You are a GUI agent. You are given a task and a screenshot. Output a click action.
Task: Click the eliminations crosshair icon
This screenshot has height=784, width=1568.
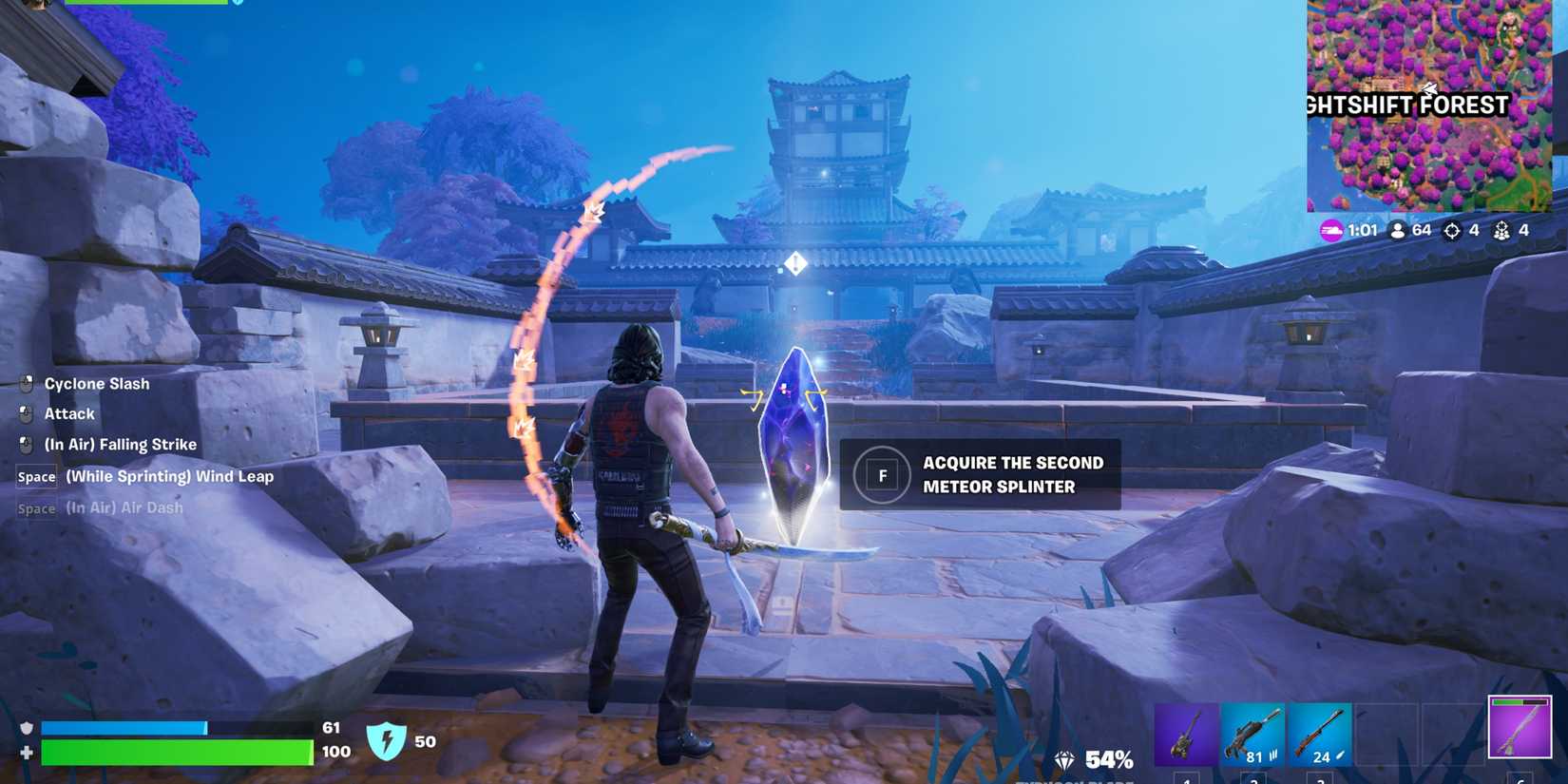tap(1451, 230)
